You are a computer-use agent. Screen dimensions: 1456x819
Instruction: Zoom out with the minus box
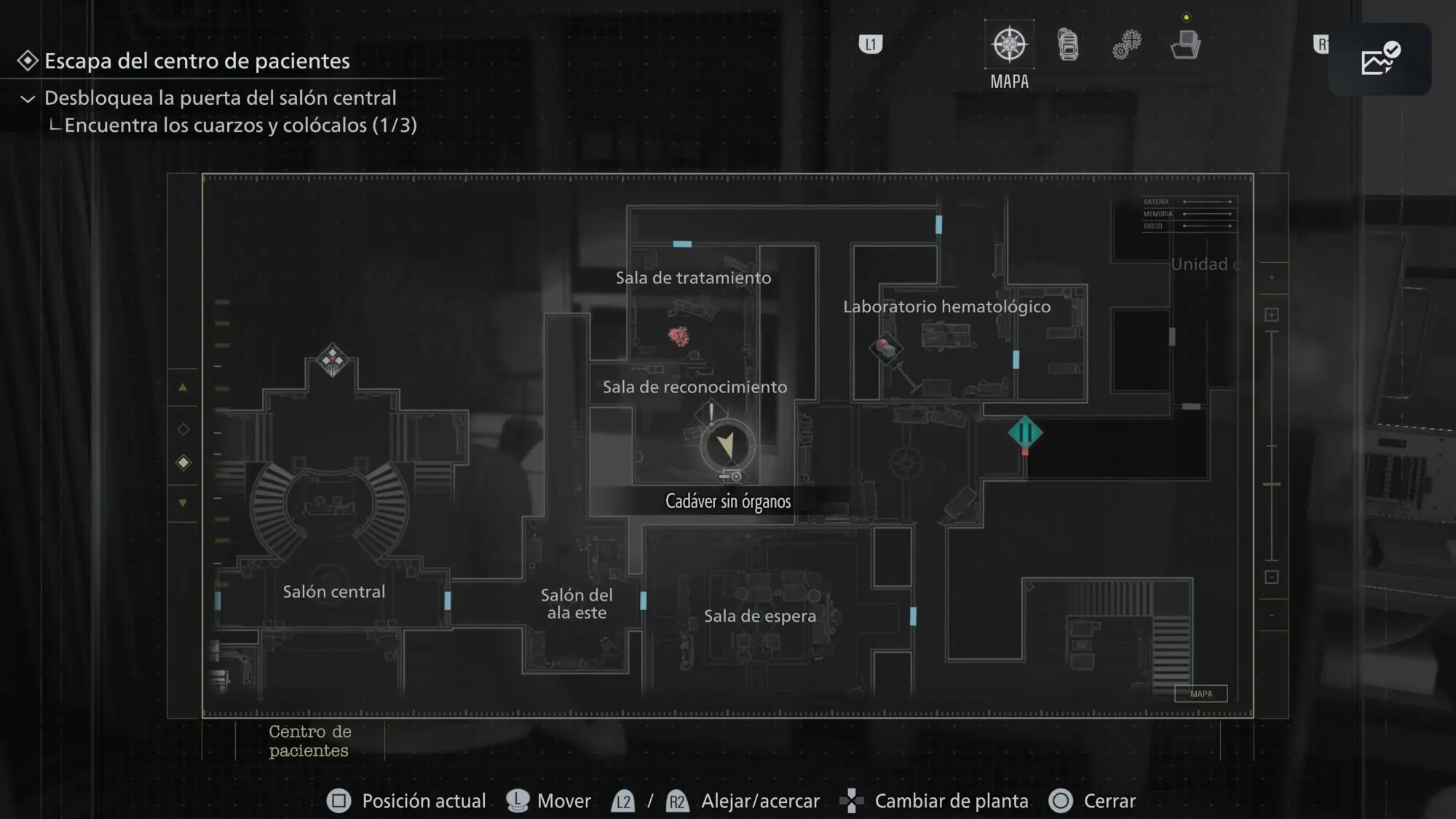1272,577
